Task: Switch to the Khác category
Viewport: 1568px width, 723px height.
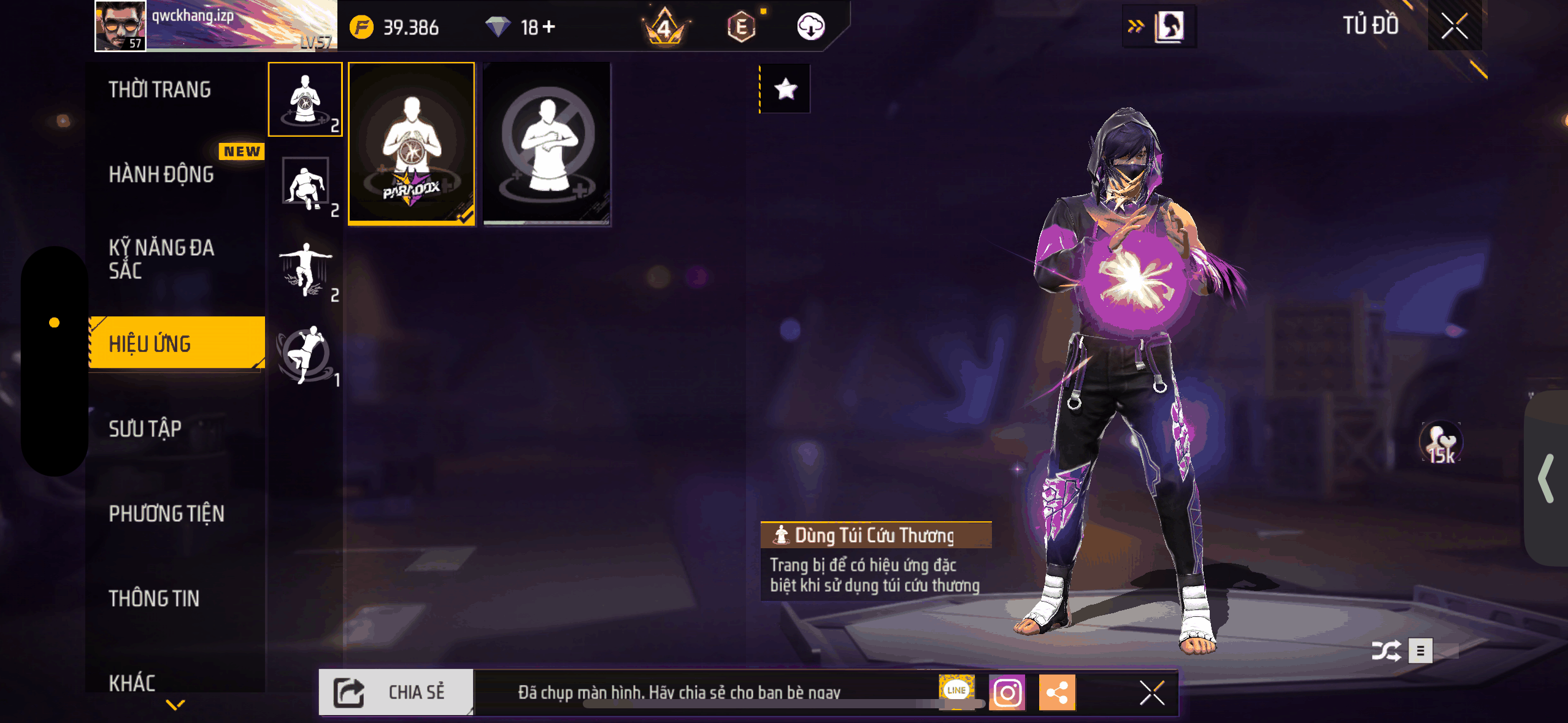Action: click(x=132, y=682)
